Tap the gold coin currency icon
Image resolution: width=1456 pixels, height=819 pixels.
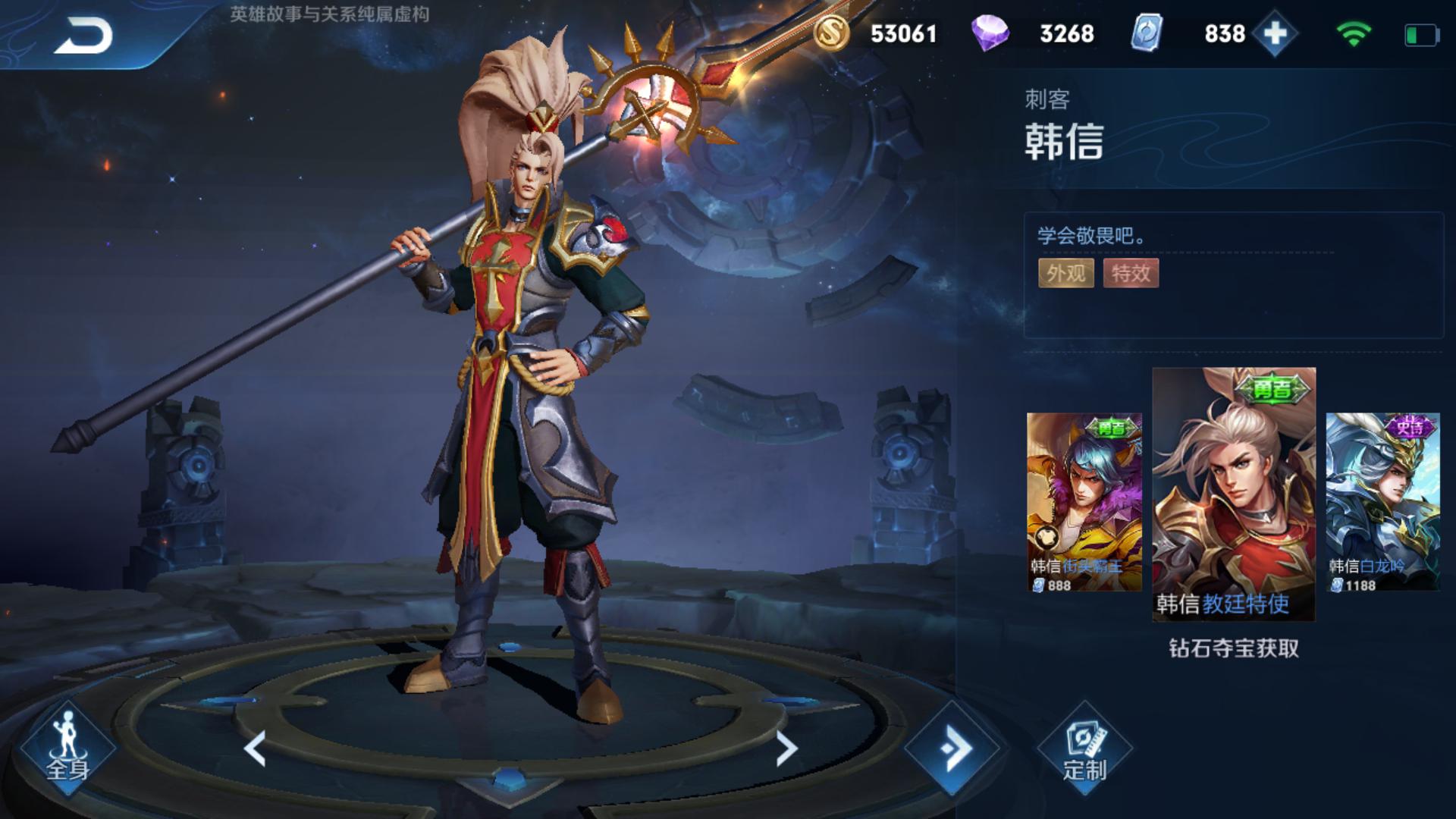click(831, 34)
